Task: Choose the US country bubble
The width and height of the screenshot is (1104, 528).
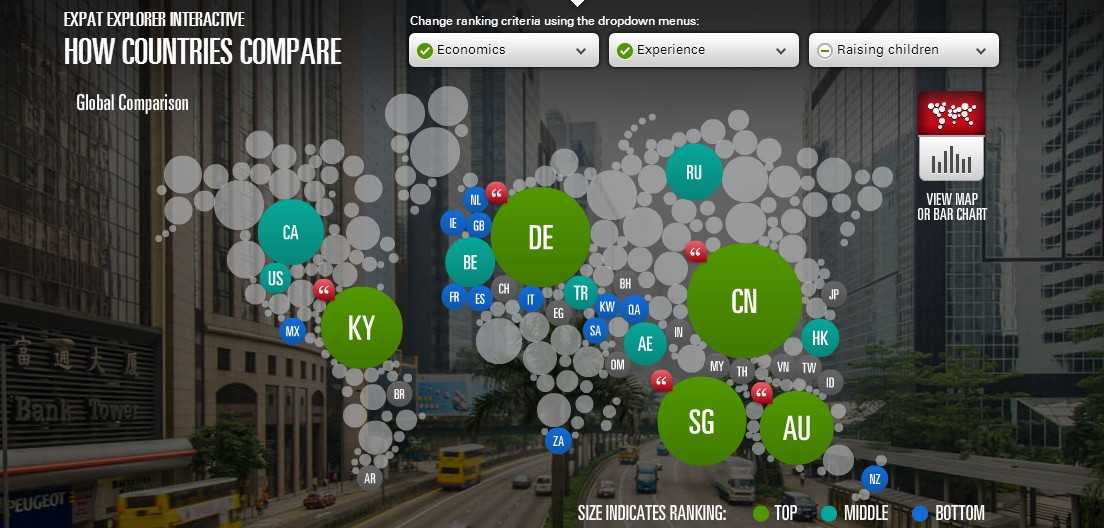Action: [275, 279]
